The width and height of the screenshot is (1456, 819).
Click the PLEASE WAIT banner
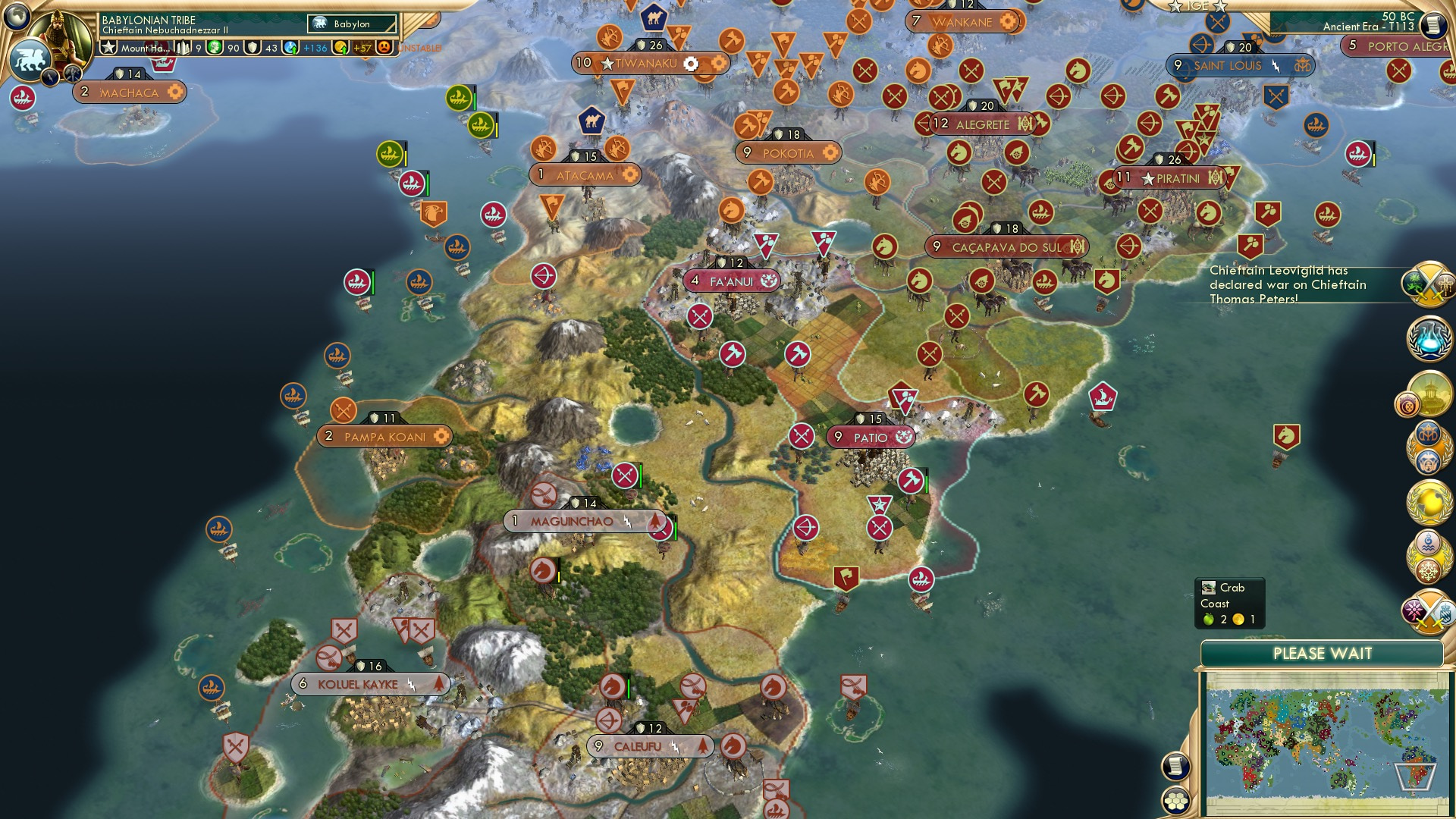click(x=1324, y=653)
